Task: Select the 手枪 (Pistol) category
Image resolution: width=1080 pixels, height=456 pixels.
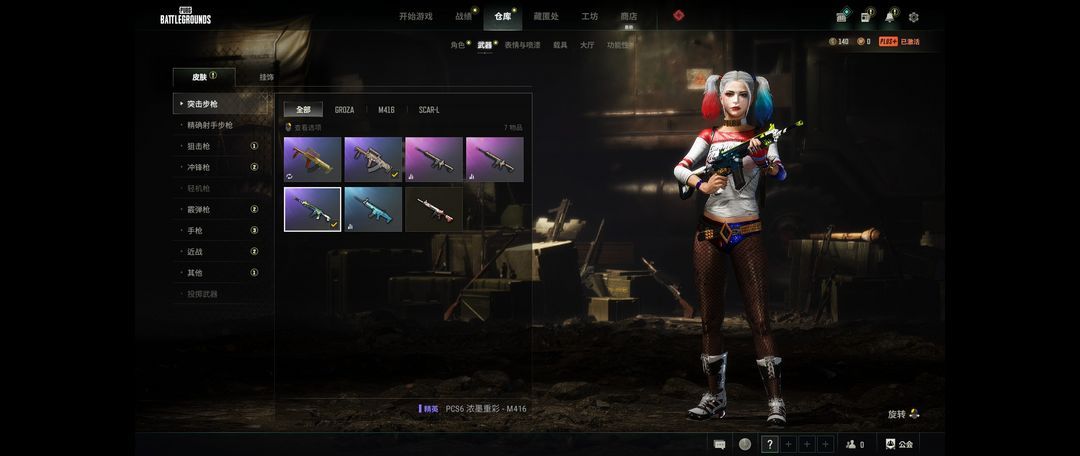Action: point(195,230)
